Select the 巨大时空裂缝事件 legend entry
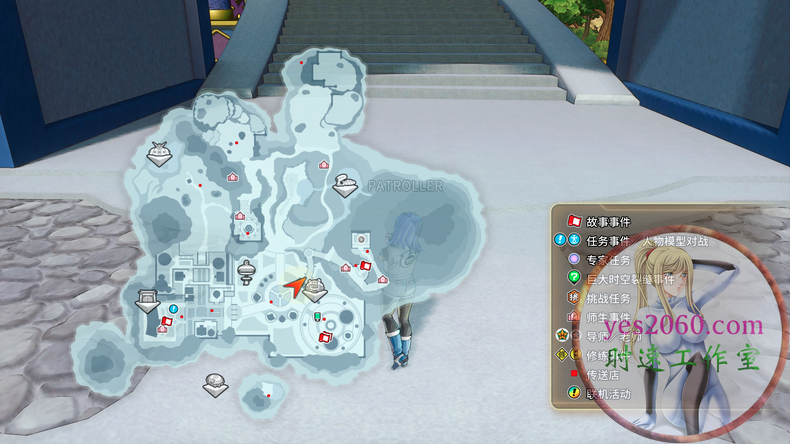 pos(620,278)
